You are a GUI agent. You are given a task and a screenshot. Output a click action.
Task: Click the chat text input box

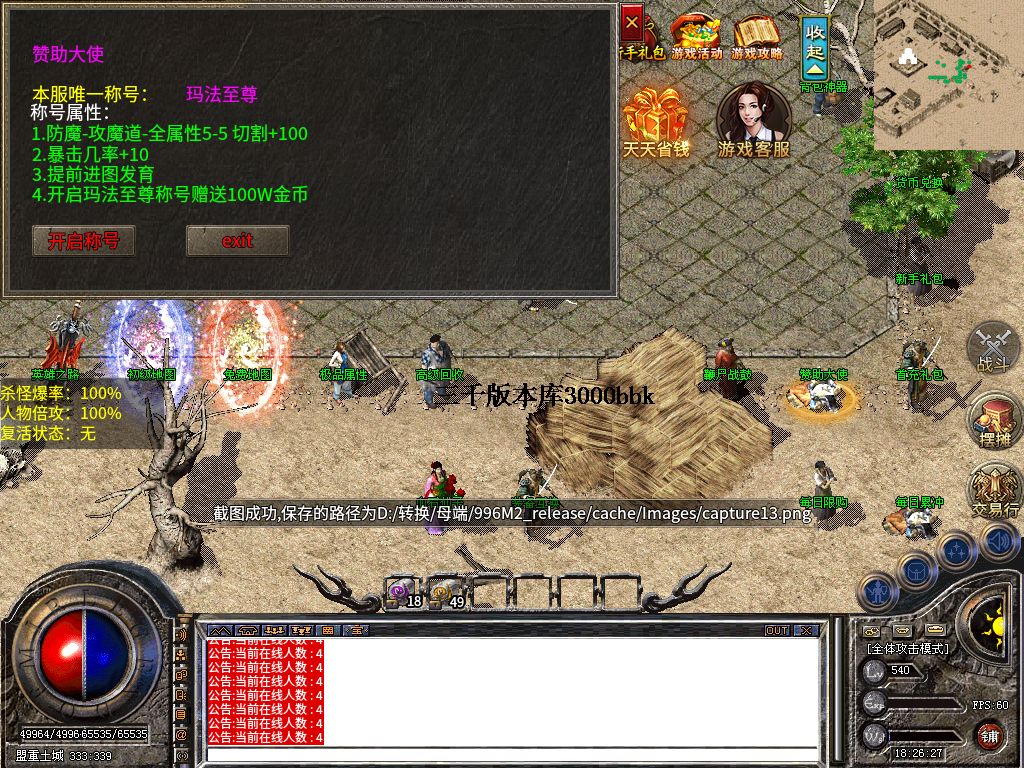click(x=510, y=754)
